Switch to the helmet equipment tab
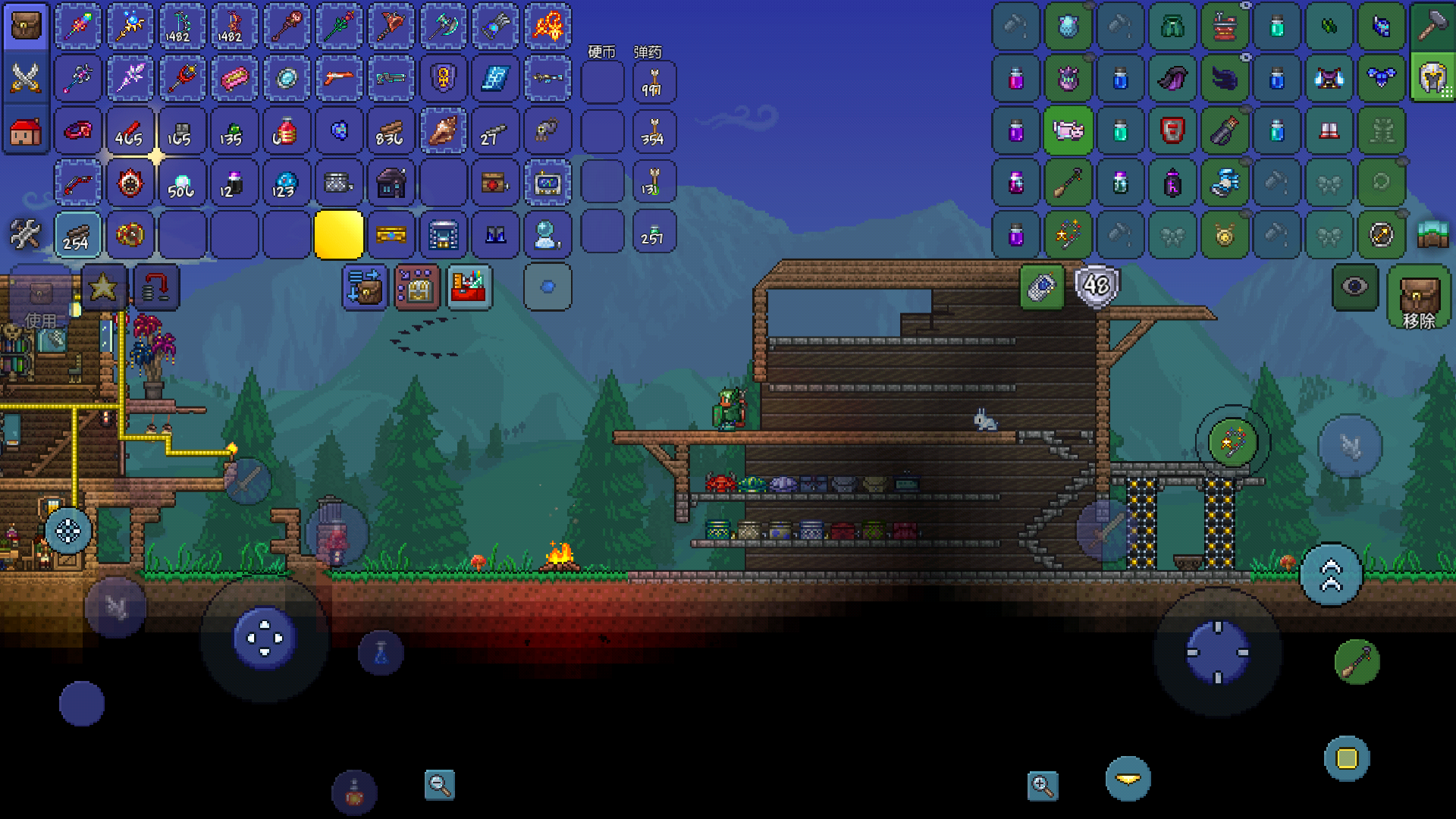 click(1432, 78)
